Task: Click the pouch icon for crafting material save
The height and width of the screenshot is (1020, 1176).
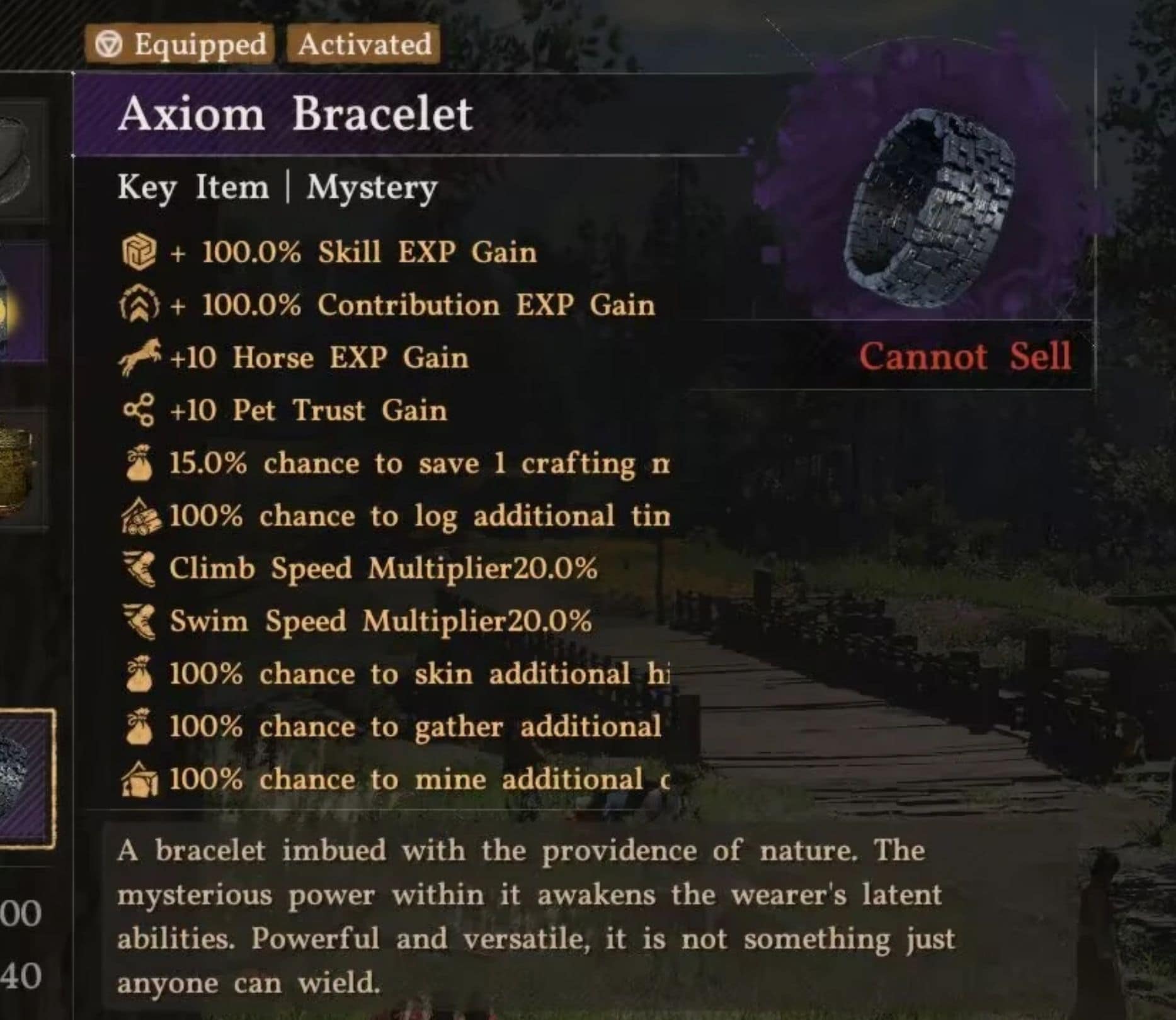Action: [x=140, y=463]
